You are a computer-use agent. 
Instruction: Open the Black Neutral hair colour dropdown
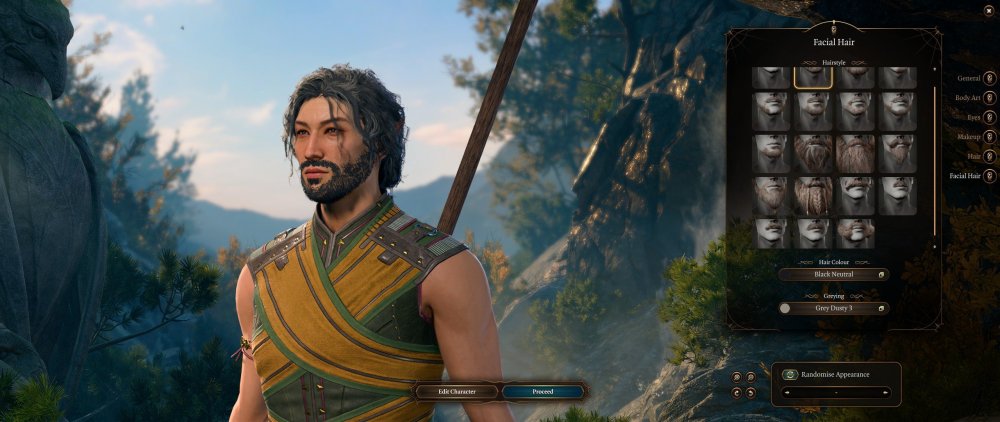coord(833,274)
